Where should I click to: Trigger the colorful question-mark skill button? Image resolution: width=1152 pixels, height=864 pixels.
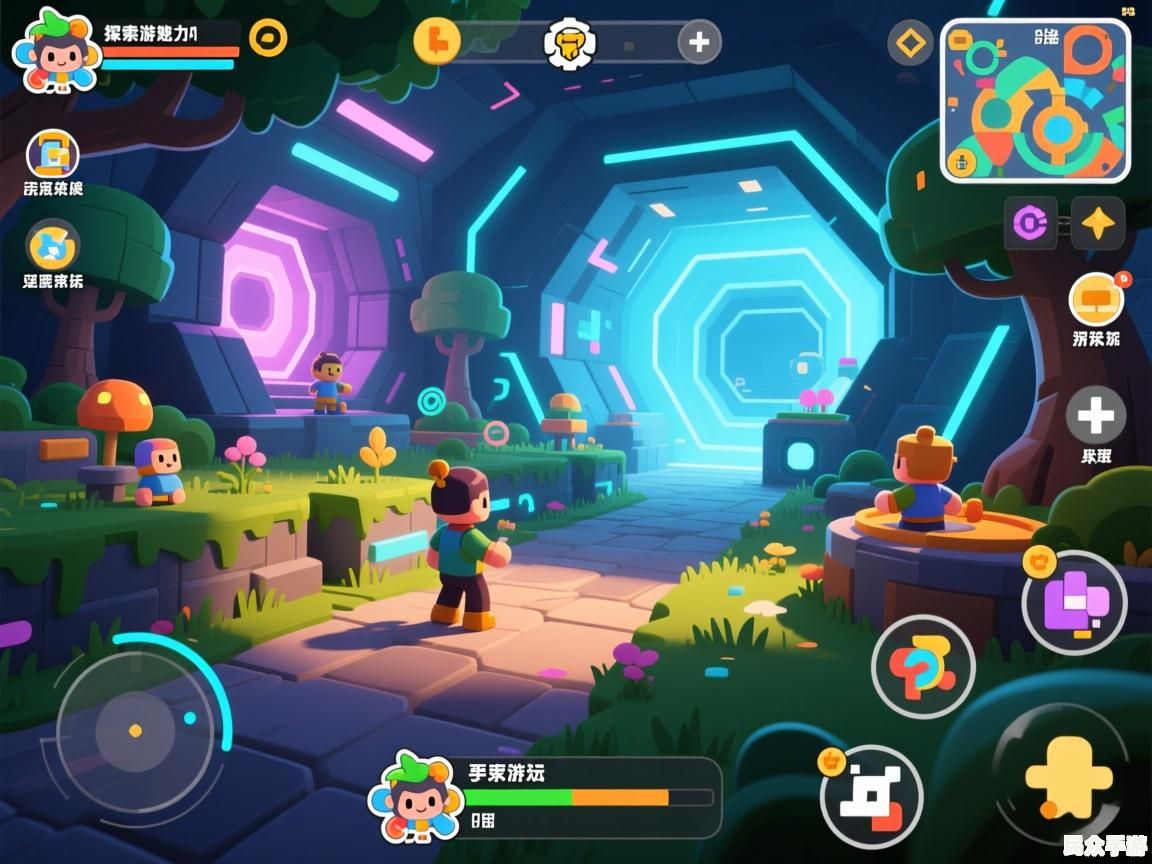(x=922, y=665)
